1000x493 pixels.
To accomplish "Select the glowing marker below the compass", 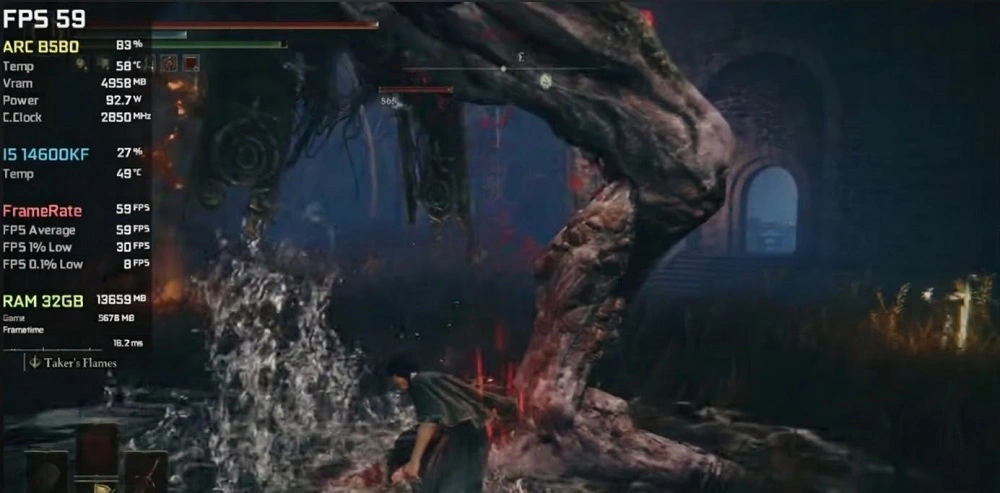I will [x=545, y=81].
